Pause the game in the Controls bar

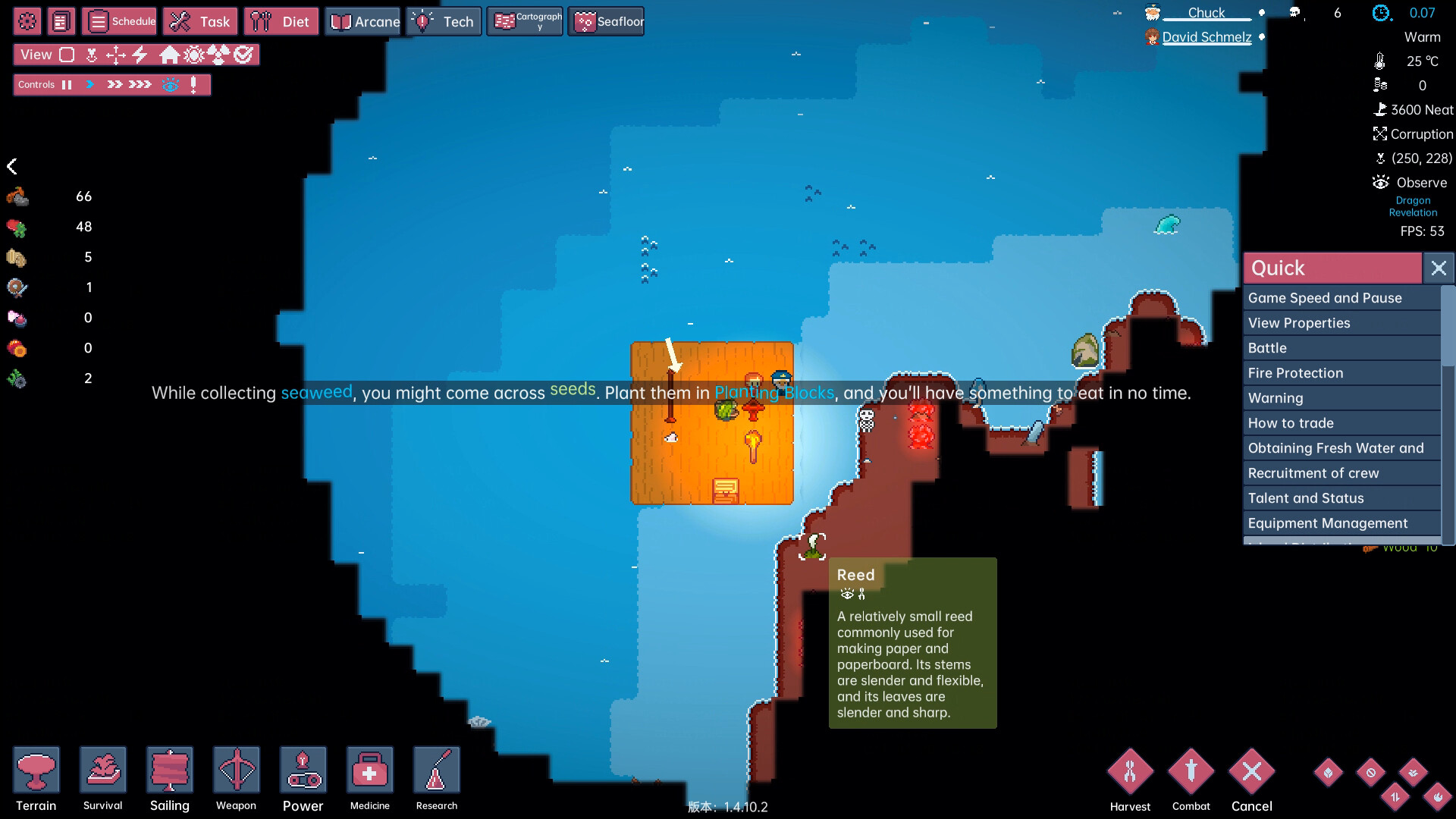pos(67,84)
